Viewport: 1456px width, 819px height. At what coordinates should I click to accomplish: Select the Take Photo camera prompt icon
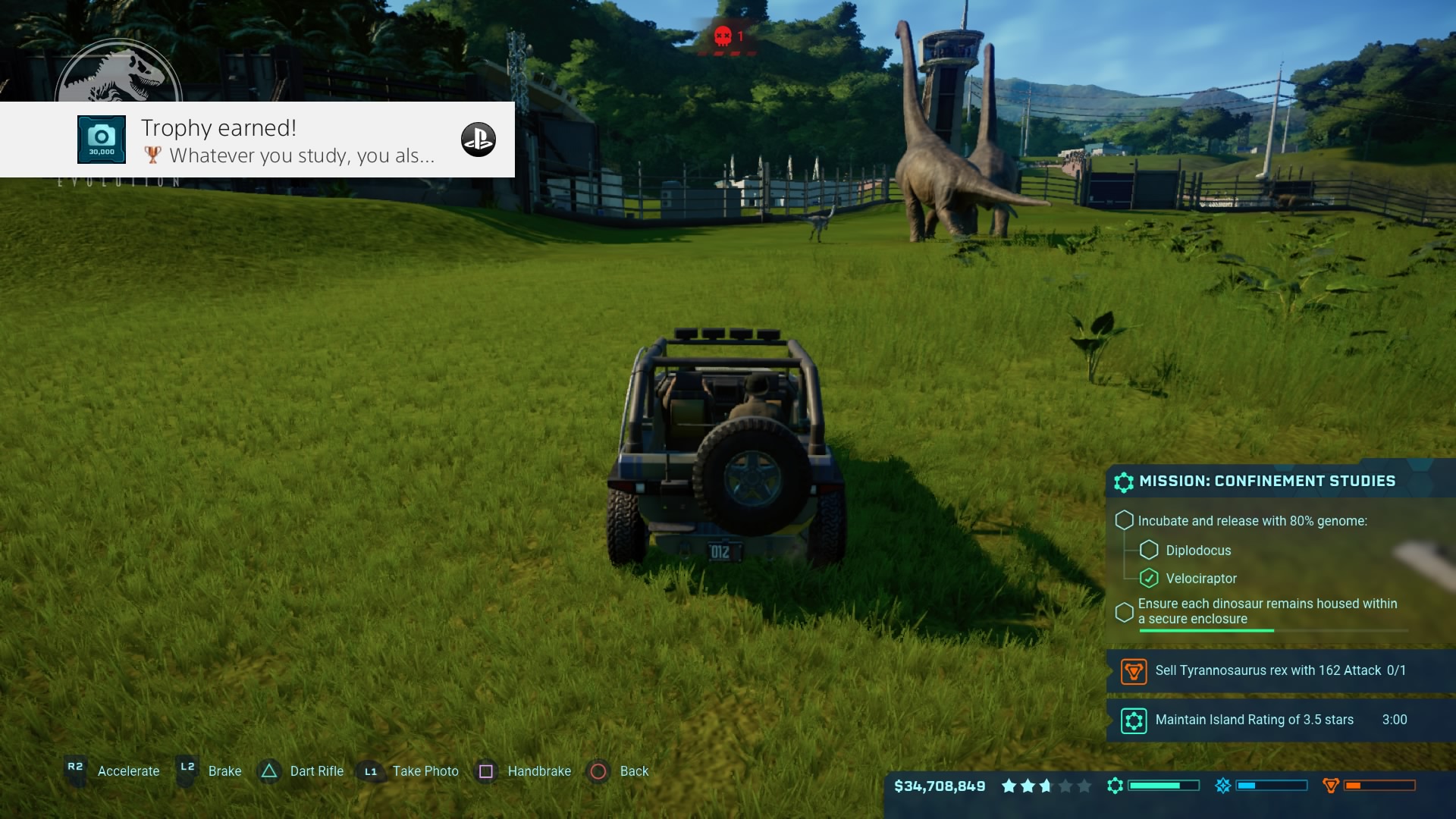pos(371,771)
